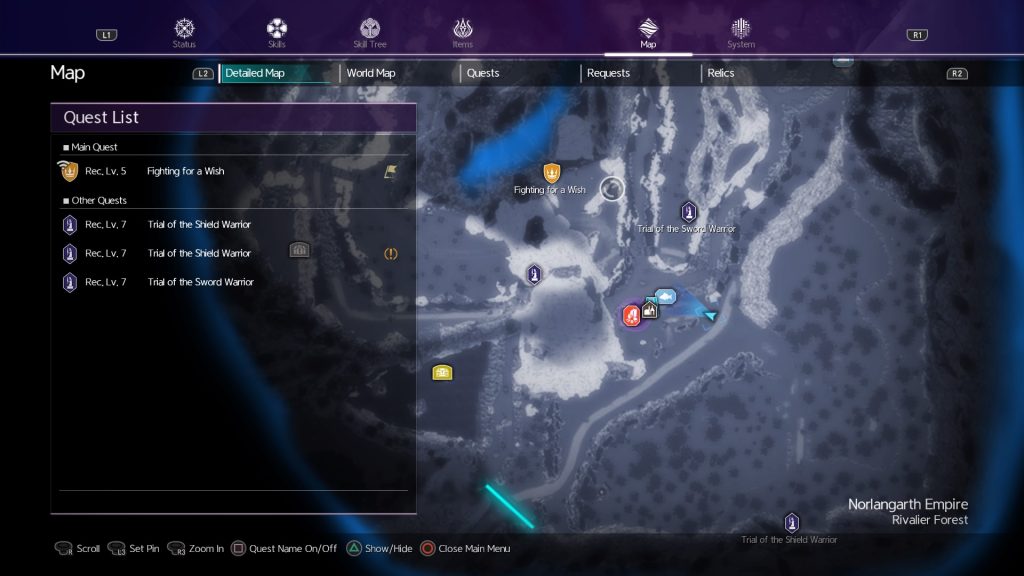The height and width of the screenshot is (576, 1024).
Task: Select Fighting for a Wish main quest
Action: pos(186,171)
